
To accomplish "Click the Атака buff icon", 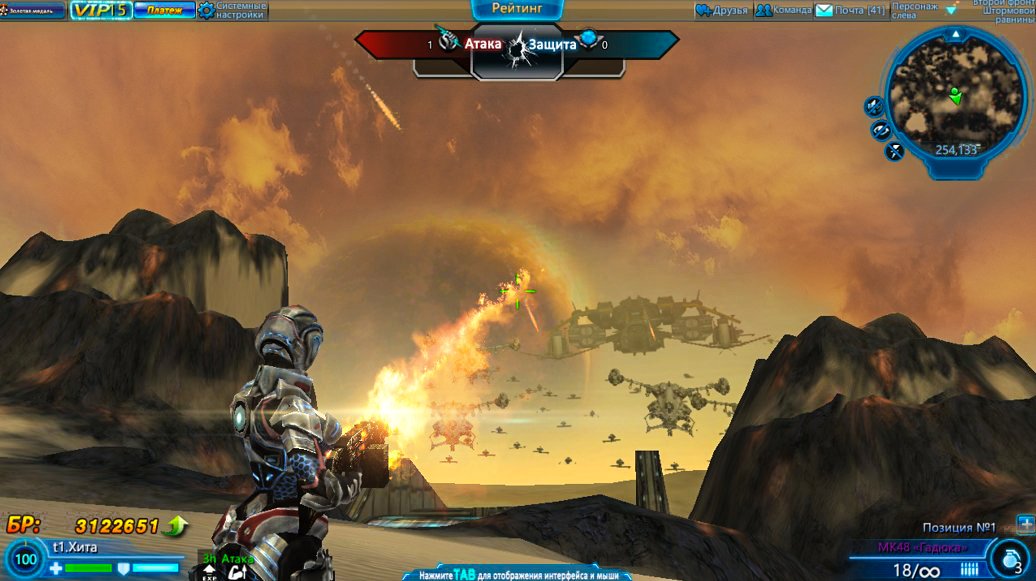I will pyautogui.click(x=238, y=573).
